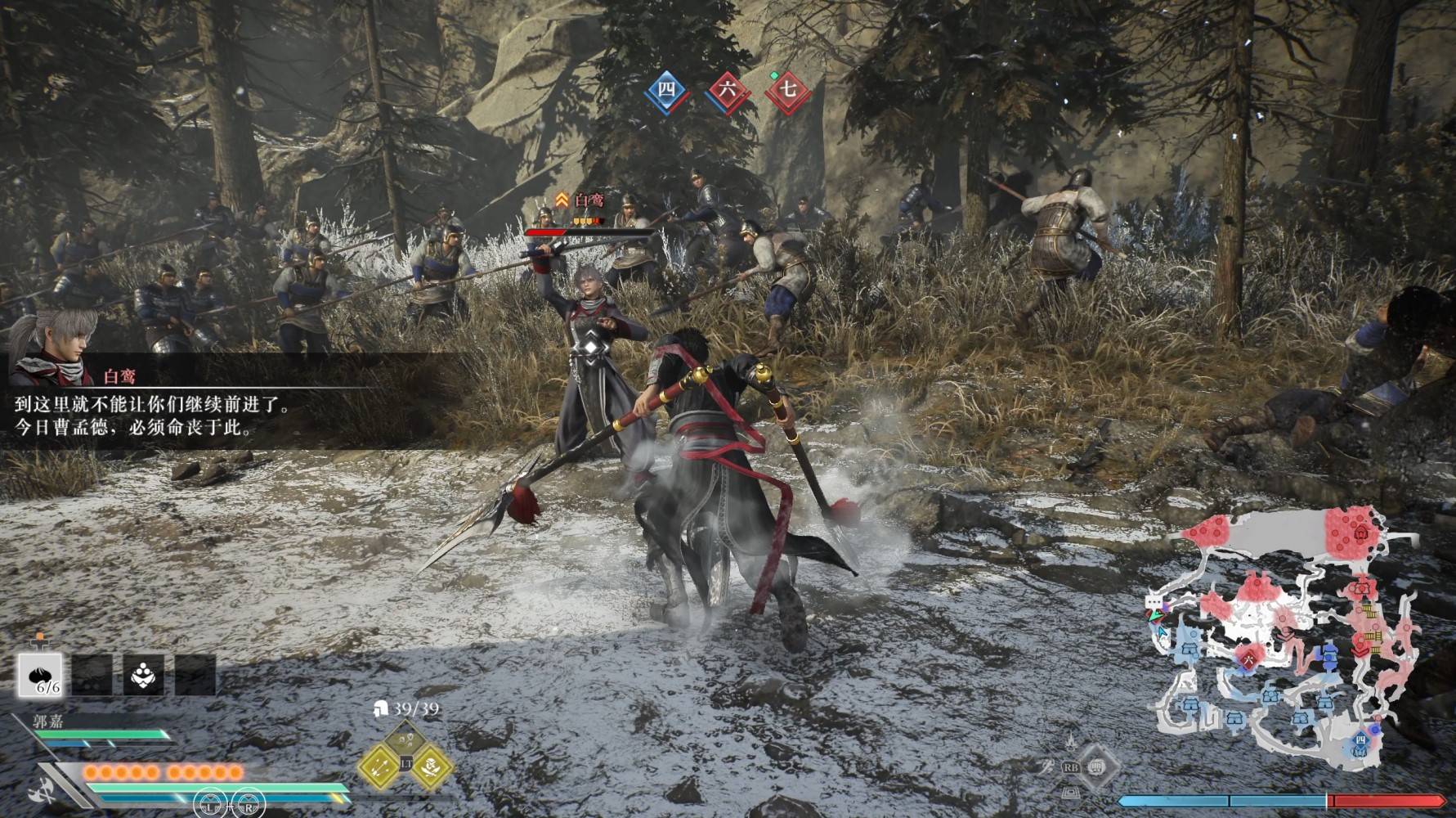Click the blue 四 base marker at top
Image resolution: width=1456 pixels, height=818 pixels.
pyautogui.click(x=667, y=89)
